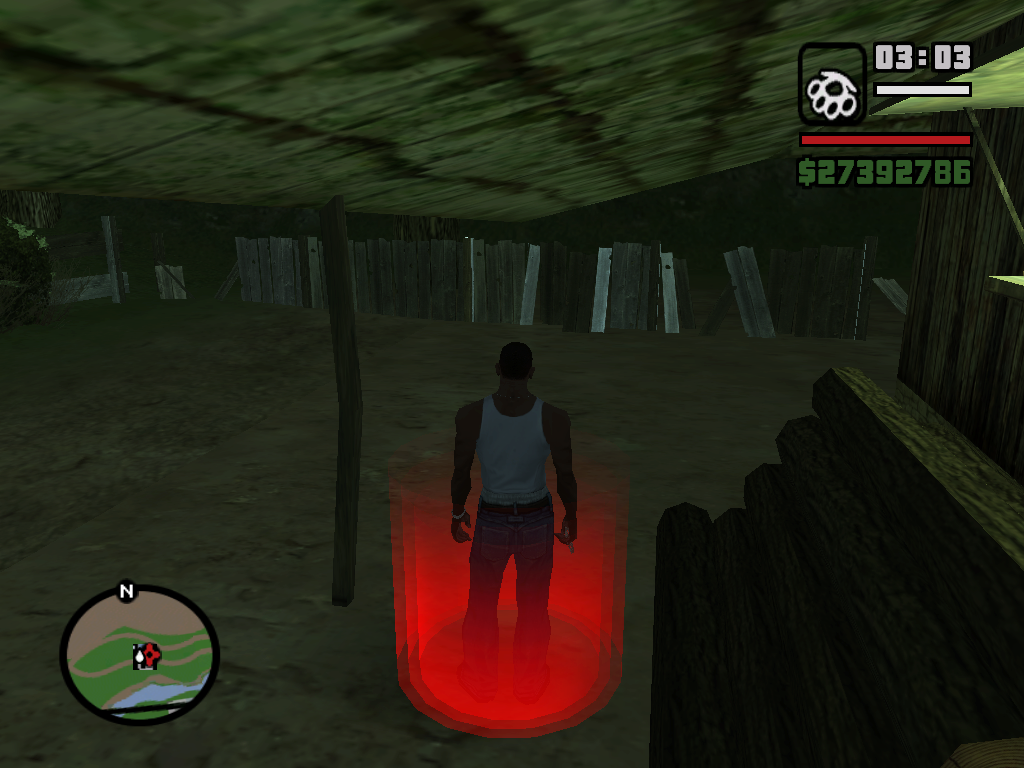1024x768 pixels.
Task: Click the red mission marker on the minimap
Action: pyautogui.click(x=150, y=655)
